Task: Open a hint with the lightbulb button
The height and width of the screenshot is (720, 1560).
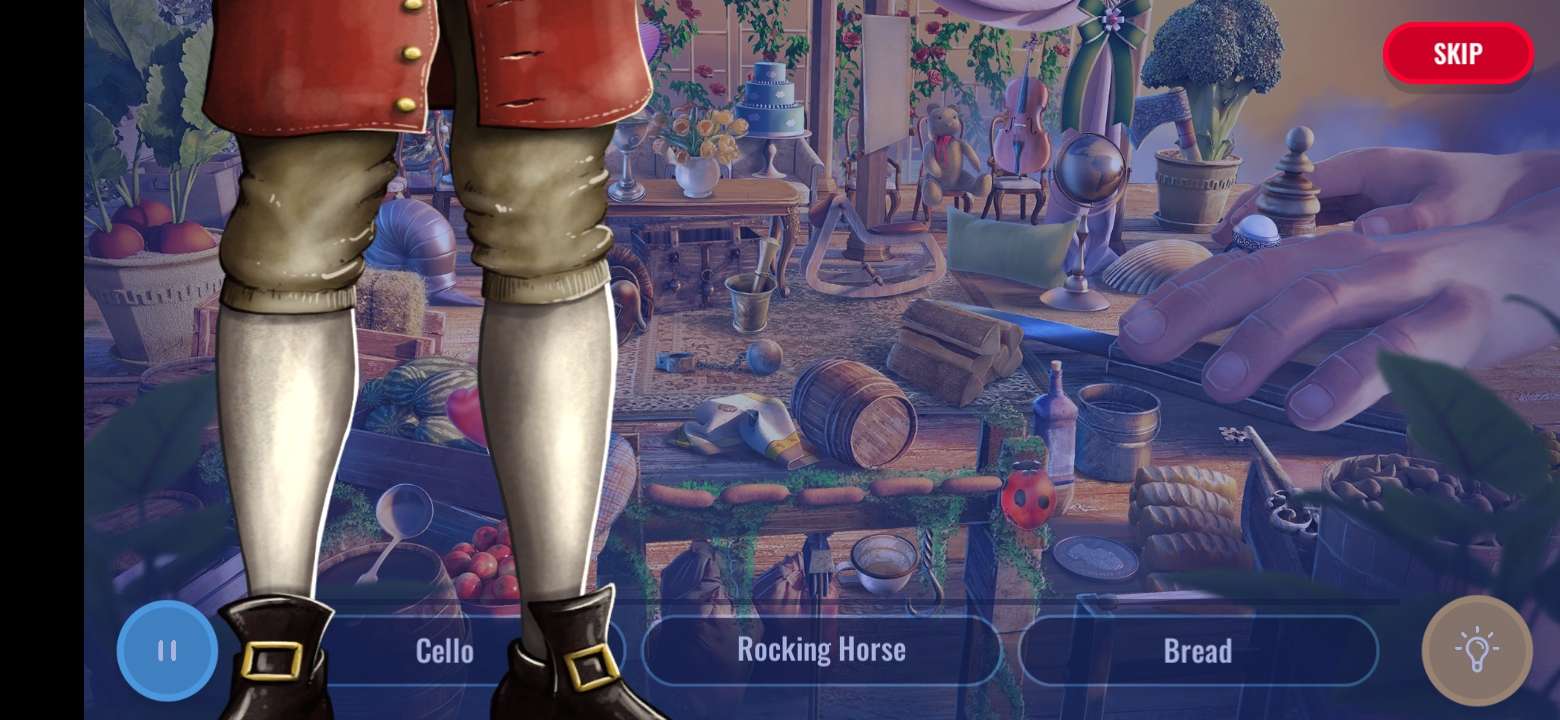Action: [x=1479, y=651]
